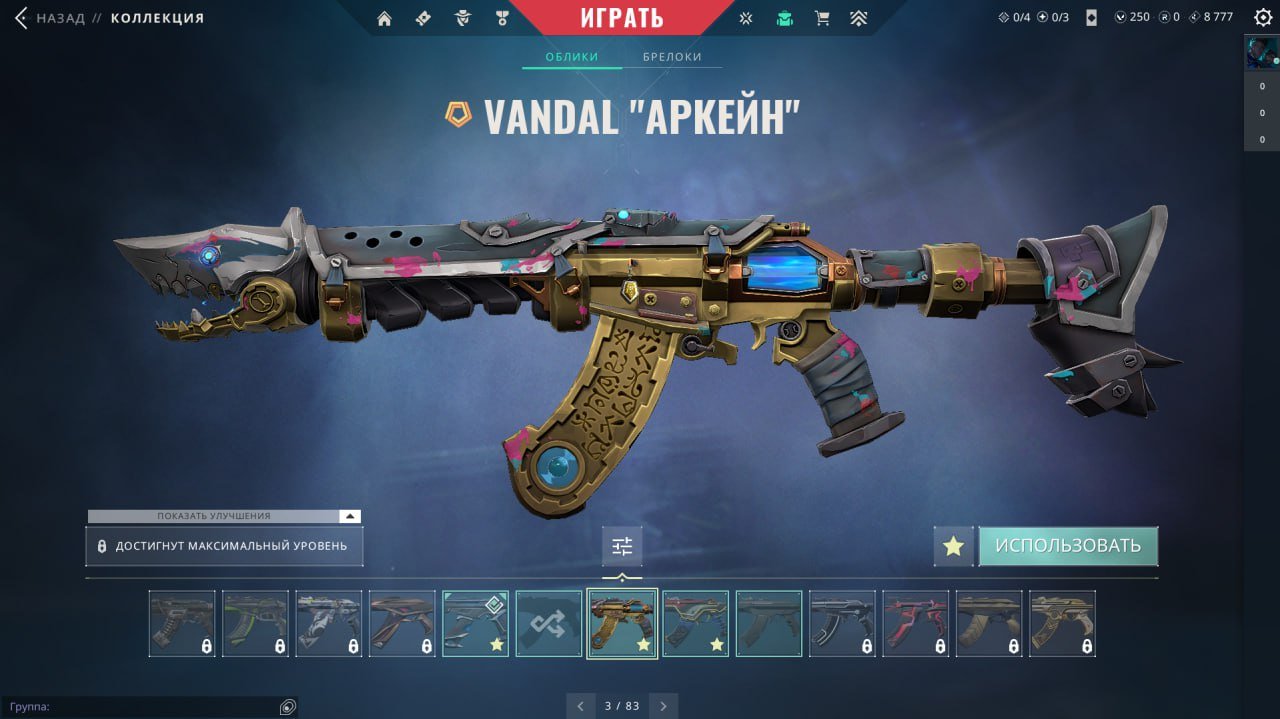Select the random shuffle skin tile
Image resolution: width=1280 pixels, height=719 pixels.
point(549,624)
